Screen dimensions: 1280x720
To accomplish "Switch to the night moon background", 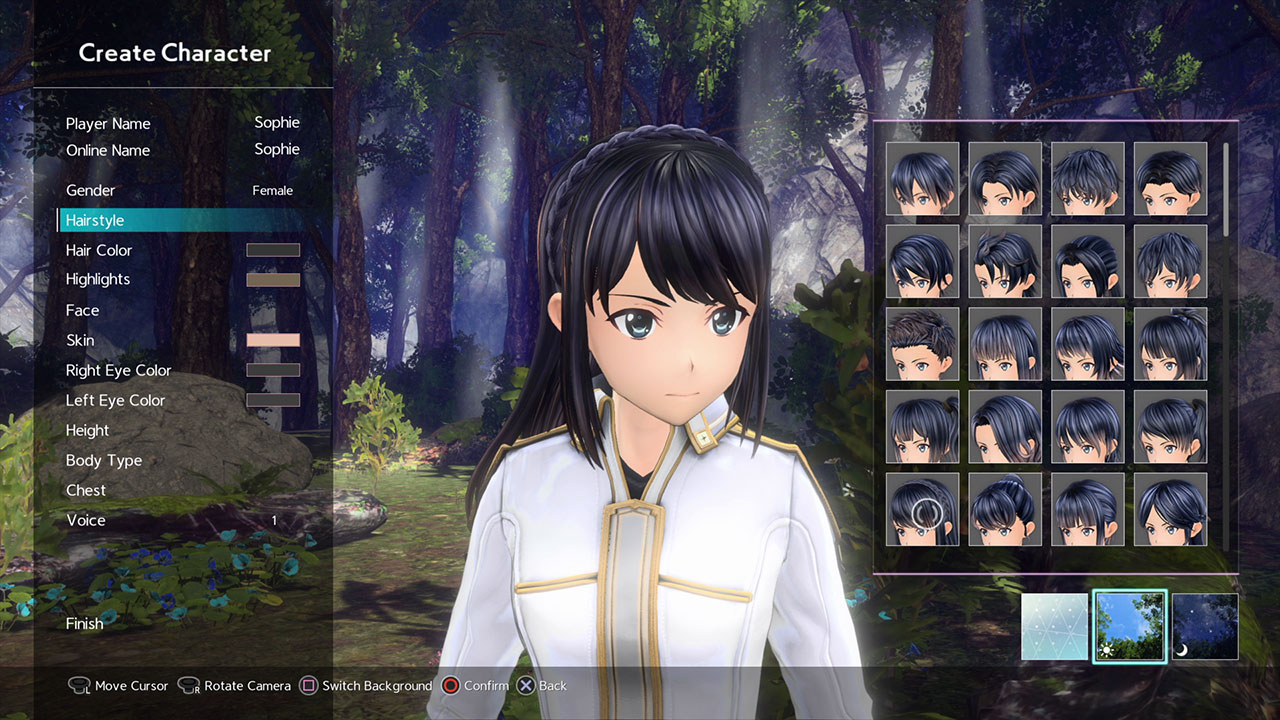I will click(x=1205, y=627).
